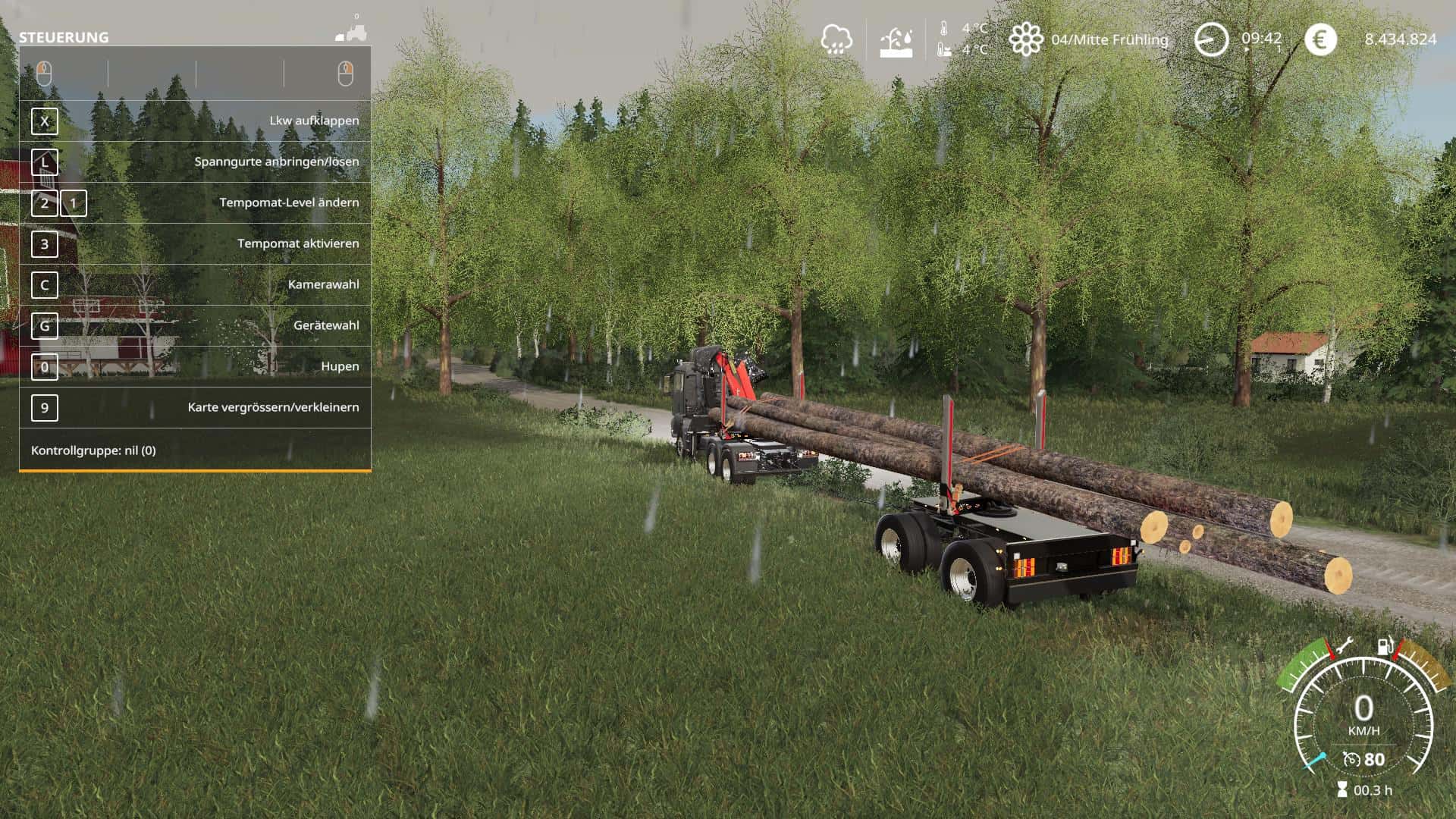This screenshot has width=1456, height=819.
Task: Toggle the cruise control speed icon
Action: coord(1351,759)
